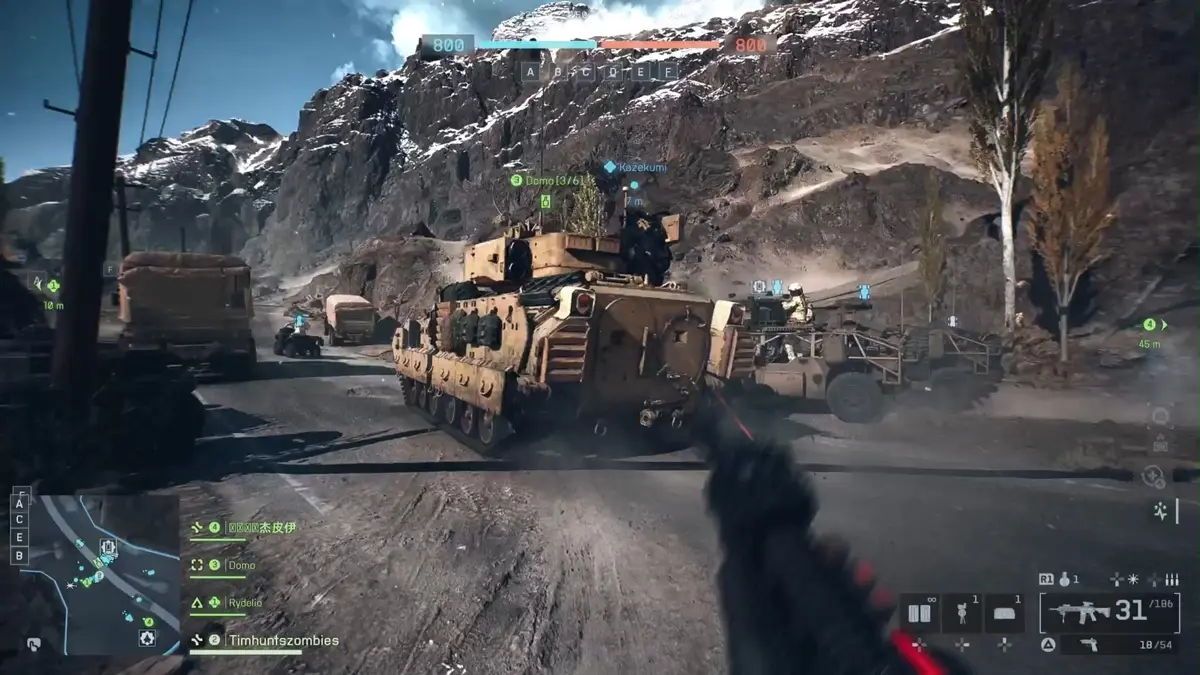Select the ammo crate gadget slot

pyautogui.click(x=919, y=612)
